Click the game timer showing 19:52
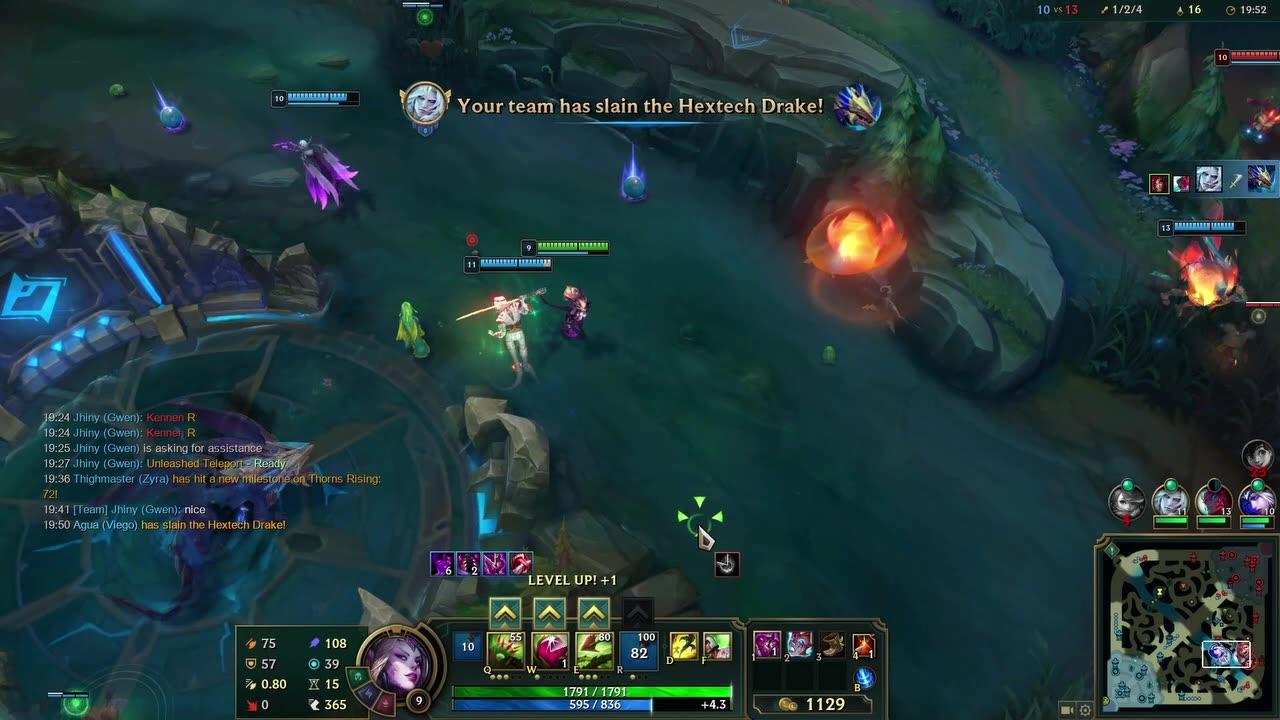1280x720 pixels. (1251, 10)
